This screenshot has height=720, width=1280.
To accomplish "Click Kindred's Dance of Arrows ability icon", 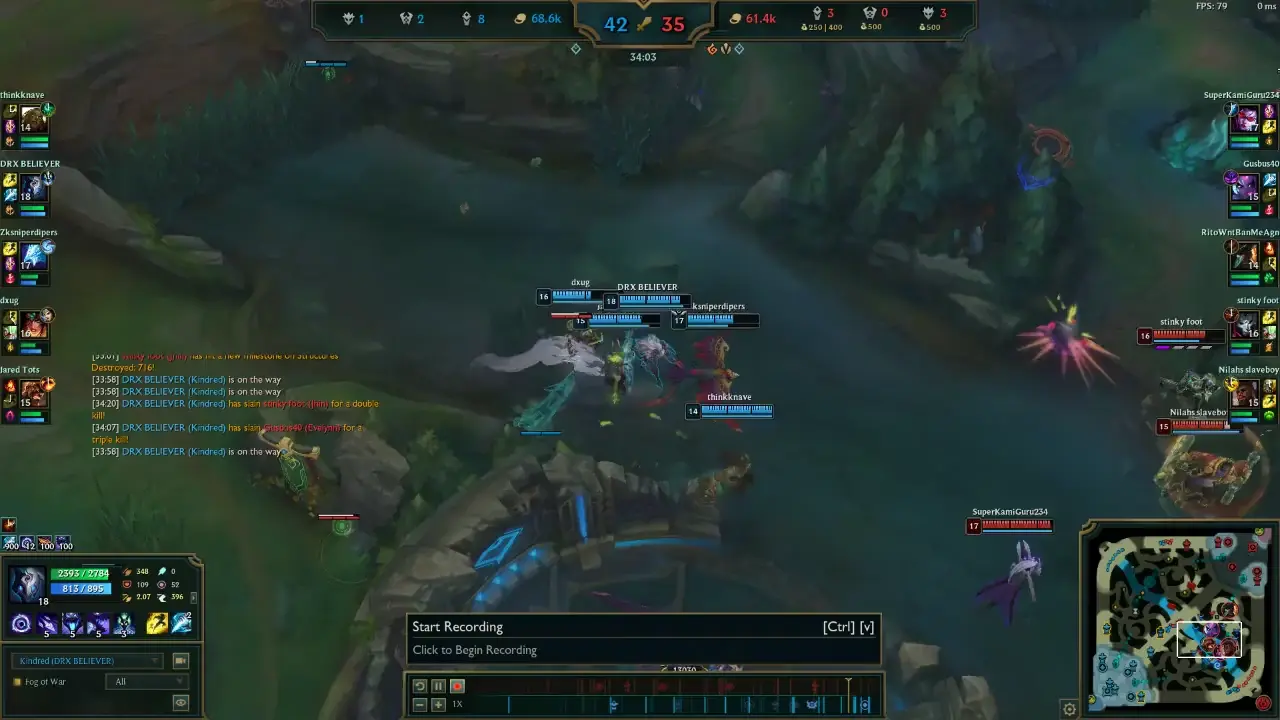I will (47, 622).
